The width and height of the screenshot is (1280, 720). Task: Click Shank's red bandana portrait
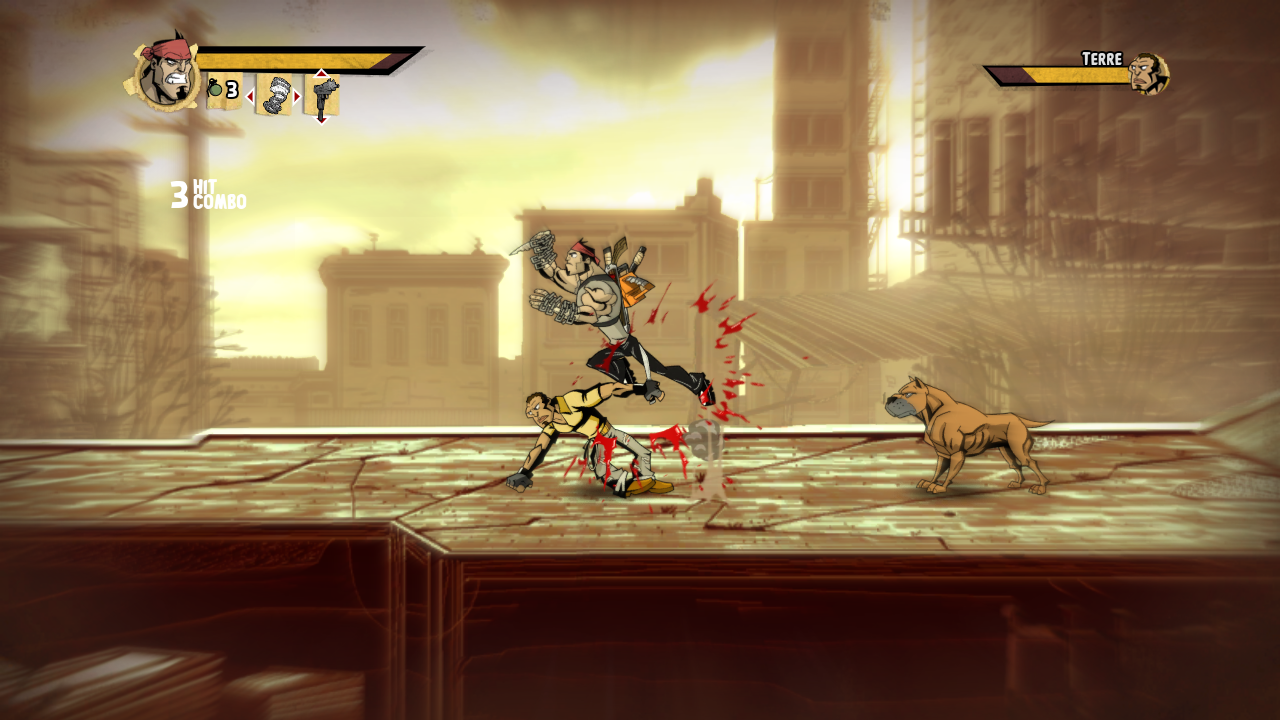(x=164, y=74)
